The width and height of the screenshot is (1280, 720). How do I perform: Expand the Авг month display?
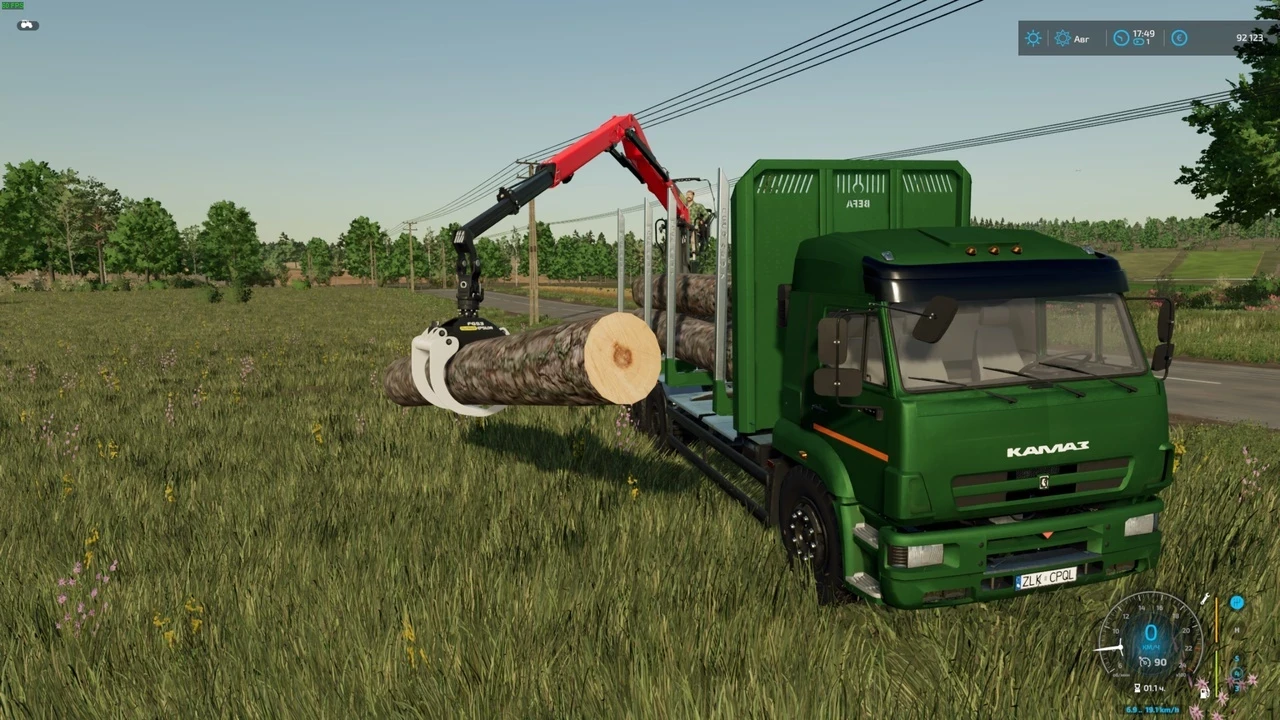pos(1082,38)
